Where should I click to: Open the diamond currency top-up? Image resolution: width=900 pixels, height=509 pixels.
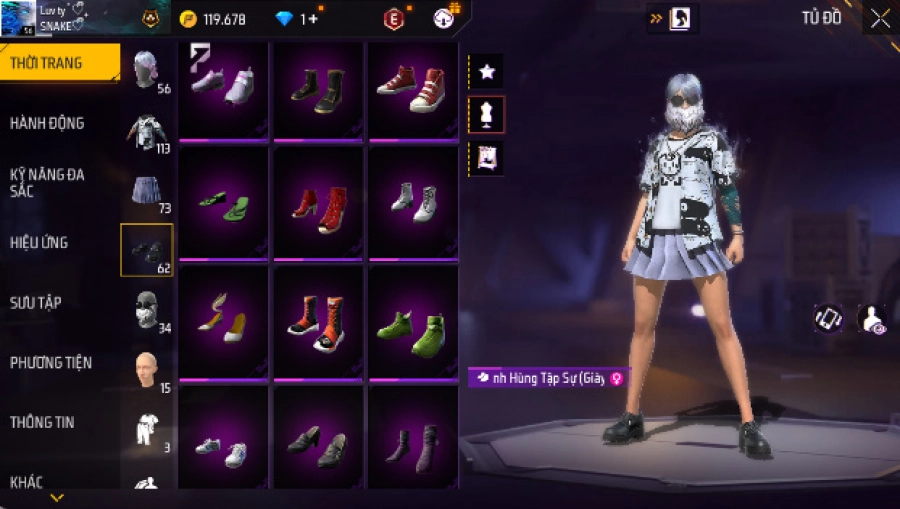[x=300, y=18]
